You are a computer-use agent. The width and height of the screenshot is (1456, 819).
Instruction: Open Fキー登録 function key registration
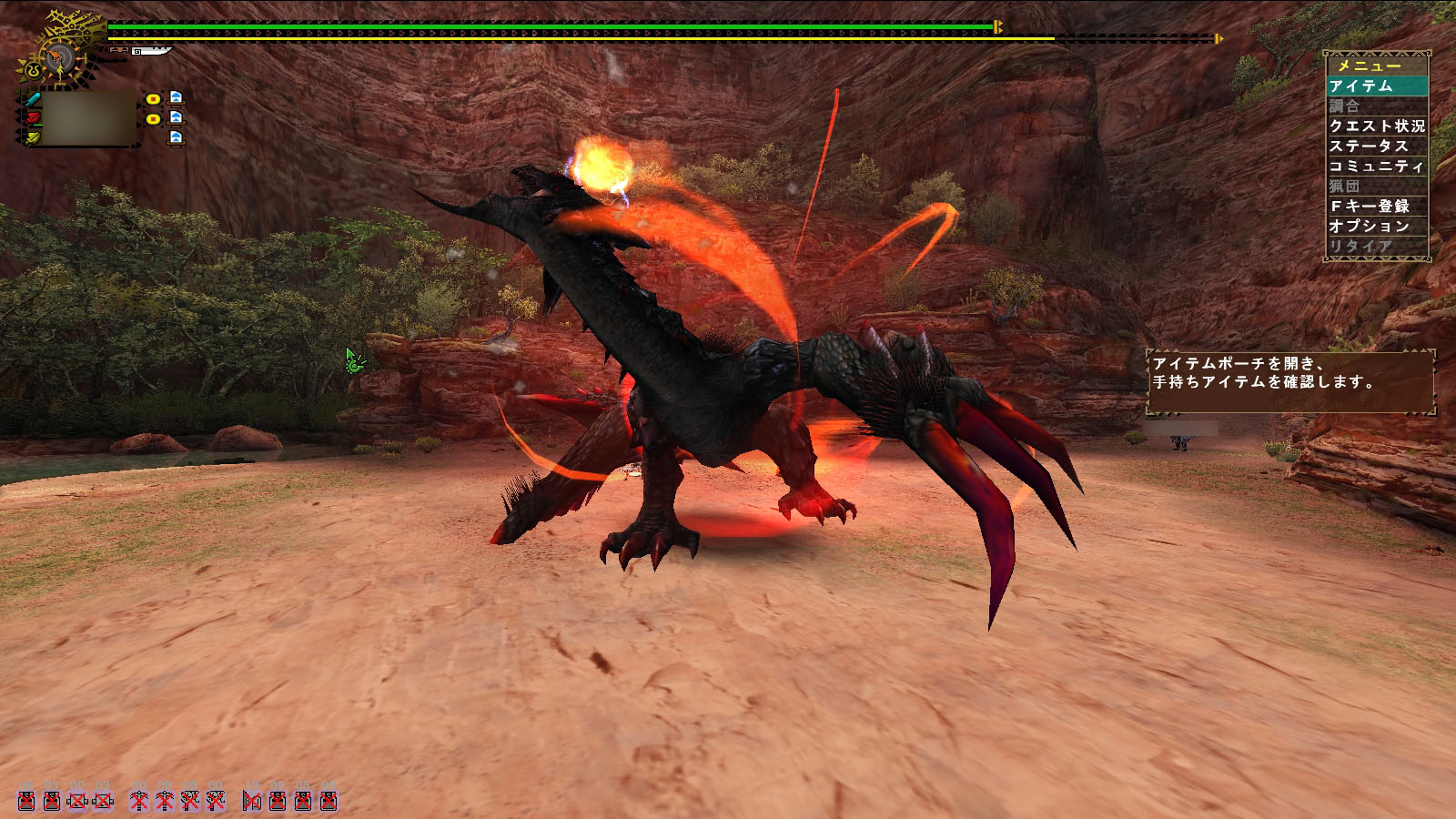[x=1376, y=207]
